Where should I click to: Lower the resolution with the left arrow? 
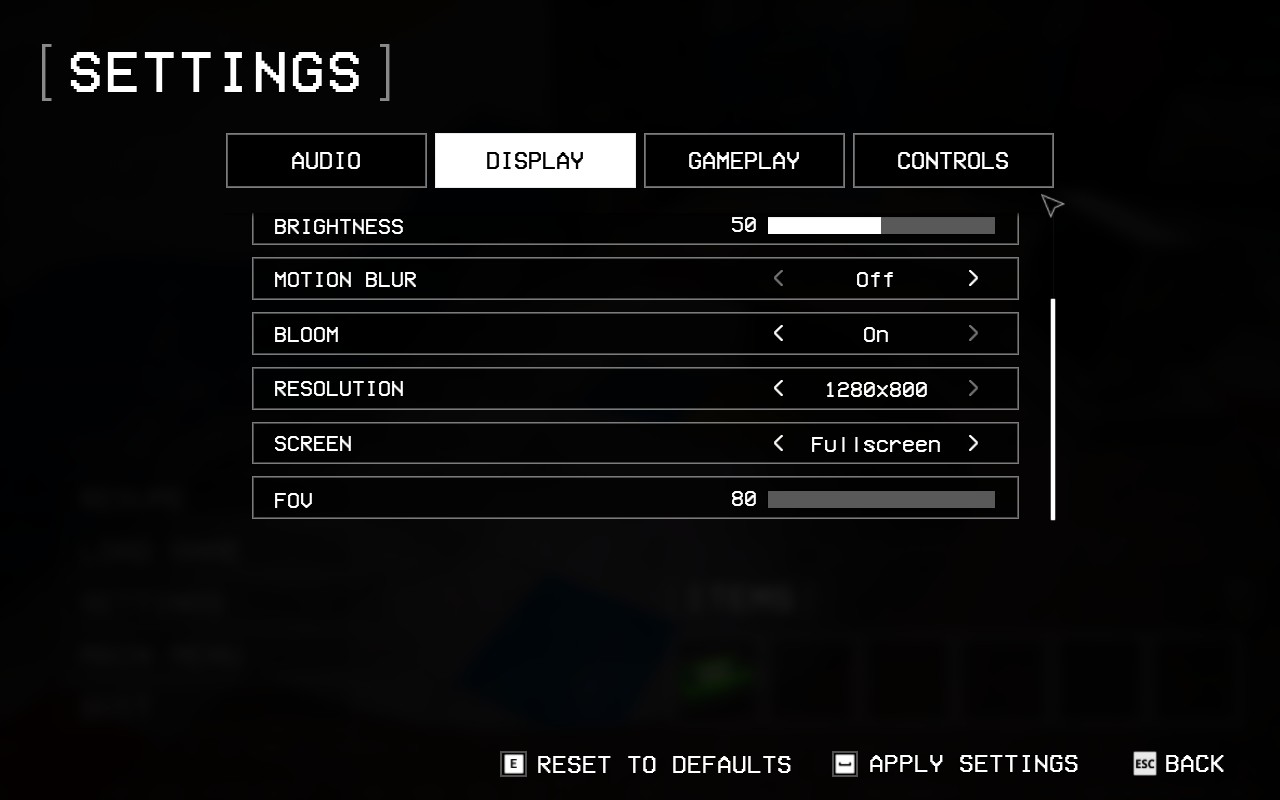coord(778,389)
